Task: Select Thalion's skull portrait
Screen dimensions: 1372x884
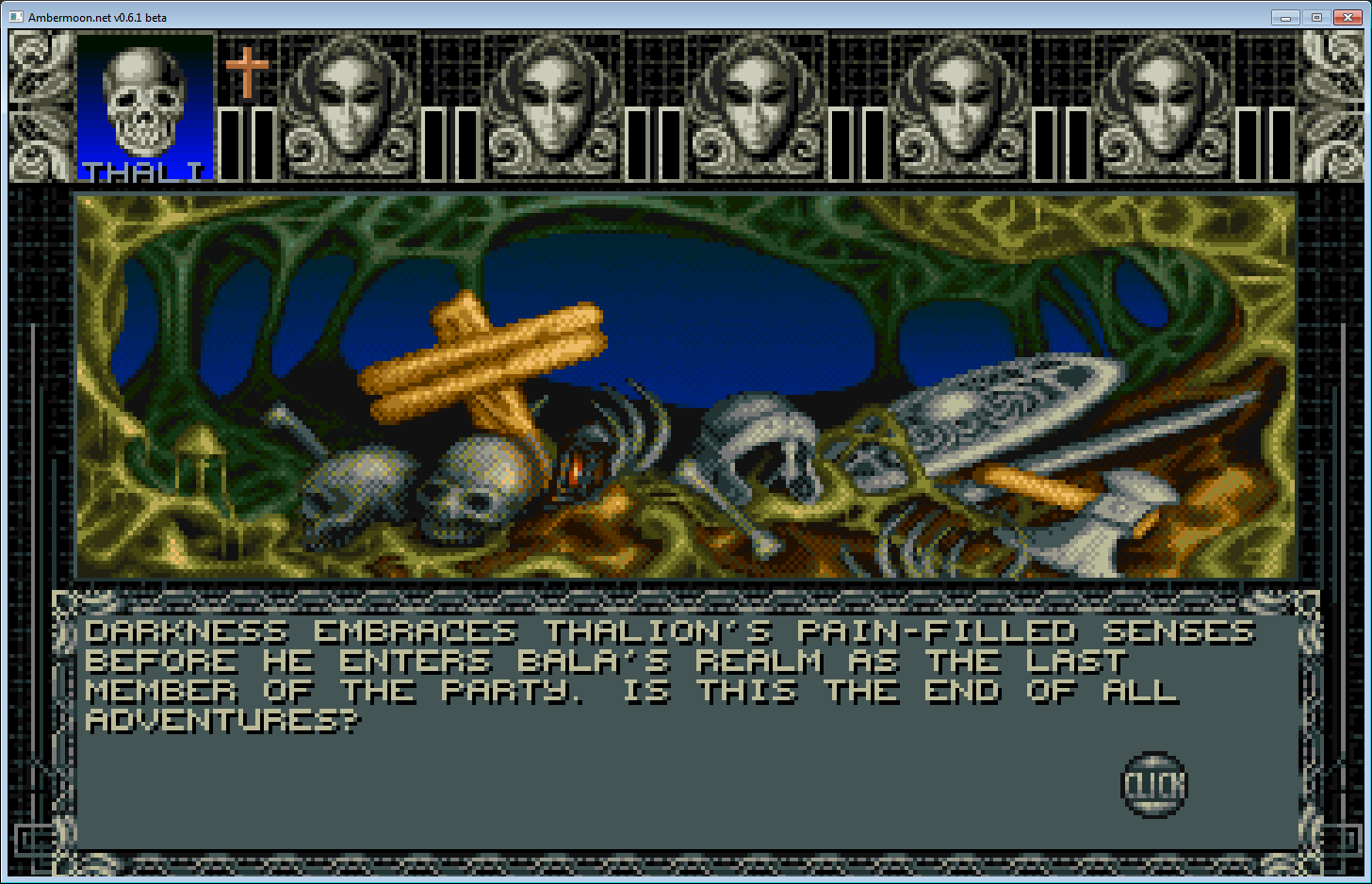Action: pyautogui.click(x=144, y=106)
